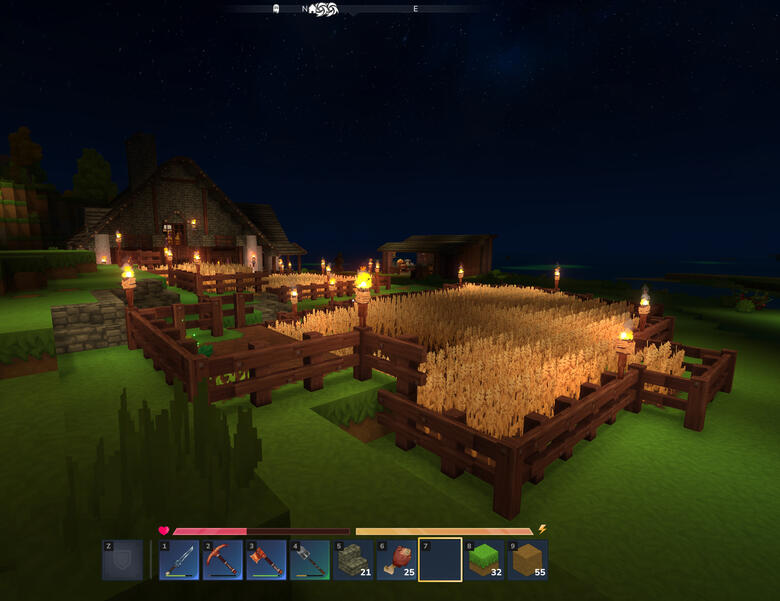Select the grass block stack of 32
The width and height of the screenshot is (780, 601).
click(484, 560)
